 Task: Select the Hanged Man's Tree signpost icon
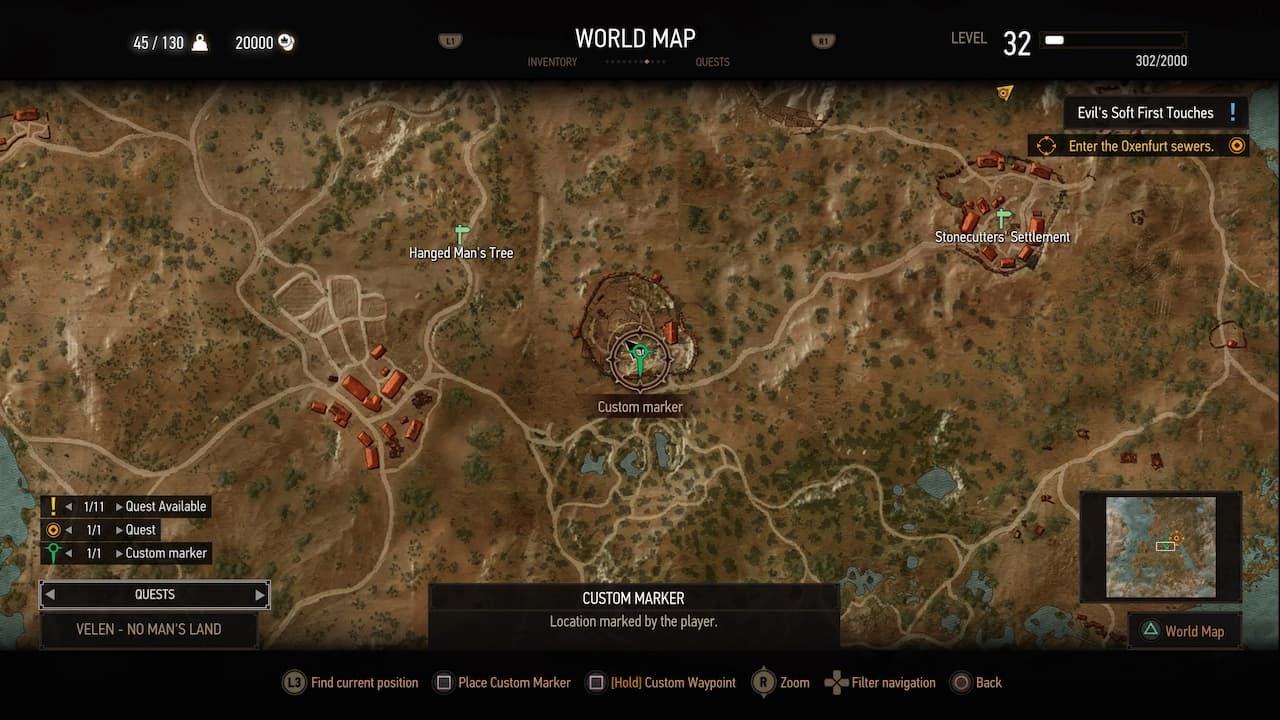click(x=460, y=233)
